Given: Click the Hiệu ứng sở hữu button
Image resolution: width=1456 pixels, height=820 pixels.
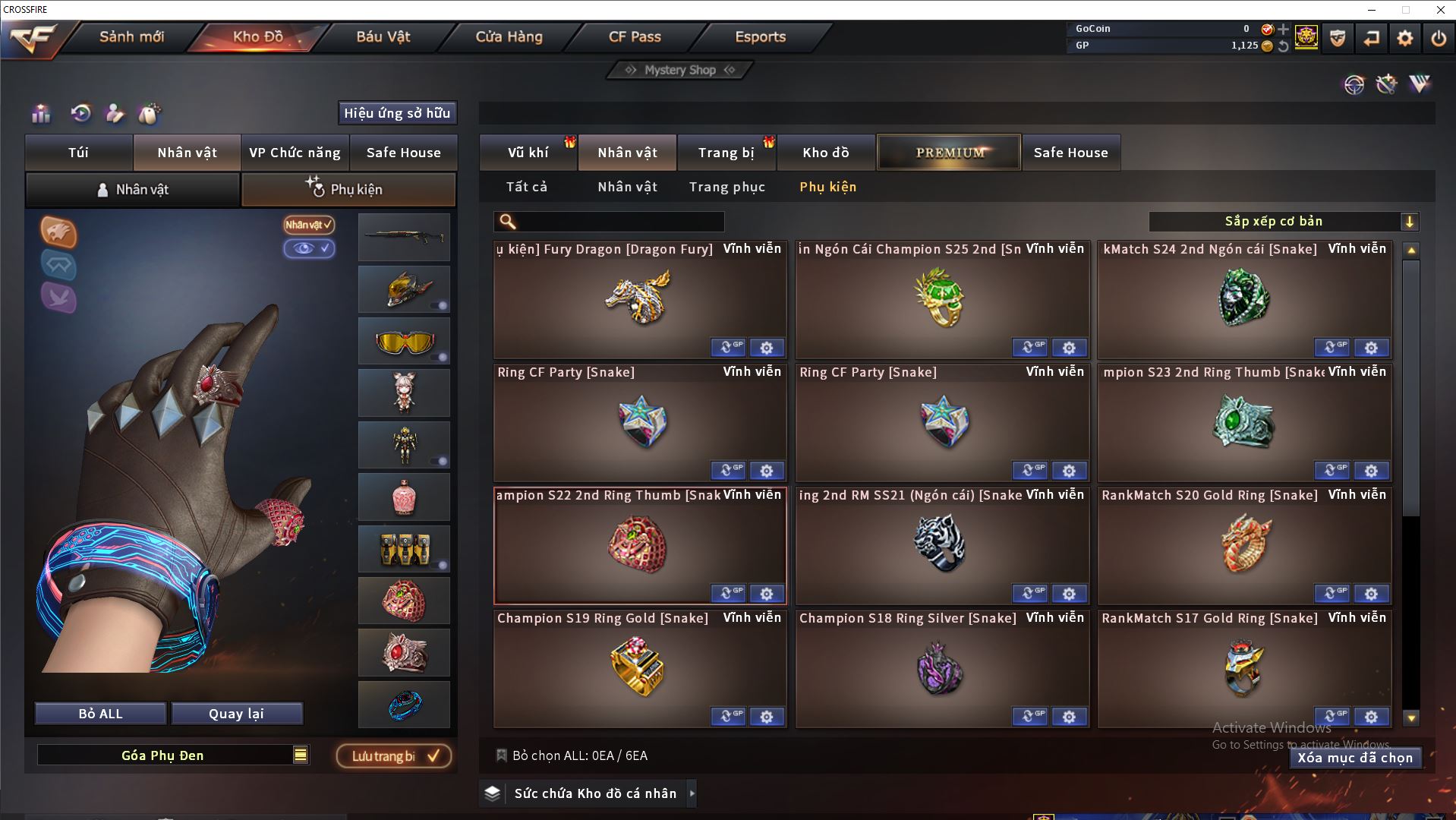Looking at the screenshot, I should coord(397,113).
